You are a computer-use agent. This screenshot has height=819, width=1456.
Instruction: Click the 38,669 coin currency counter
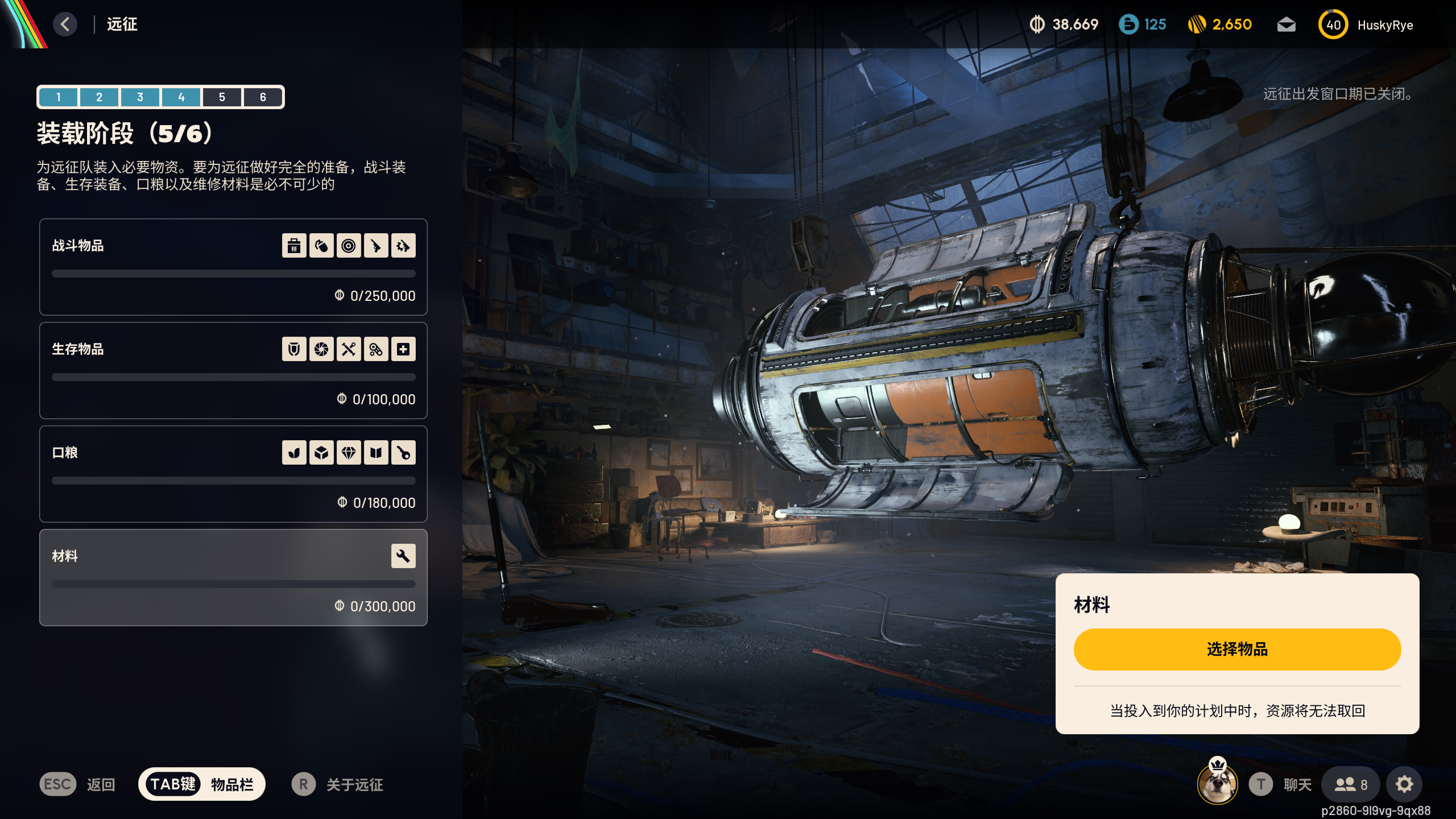(x=1064, y=24)
